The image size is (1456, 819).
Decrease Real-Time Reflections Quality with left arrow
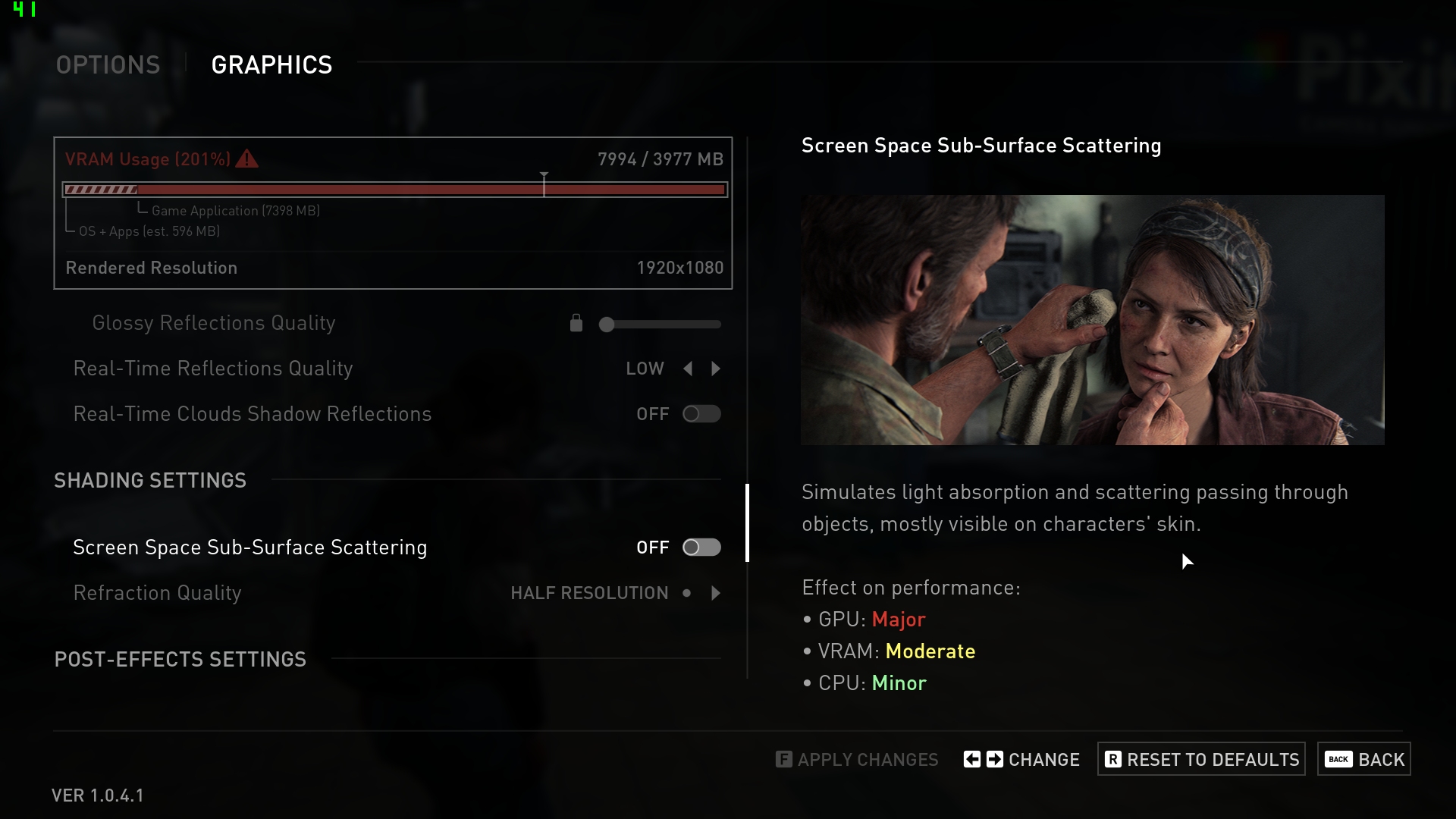pyautogui.click(x=688, y=369)
